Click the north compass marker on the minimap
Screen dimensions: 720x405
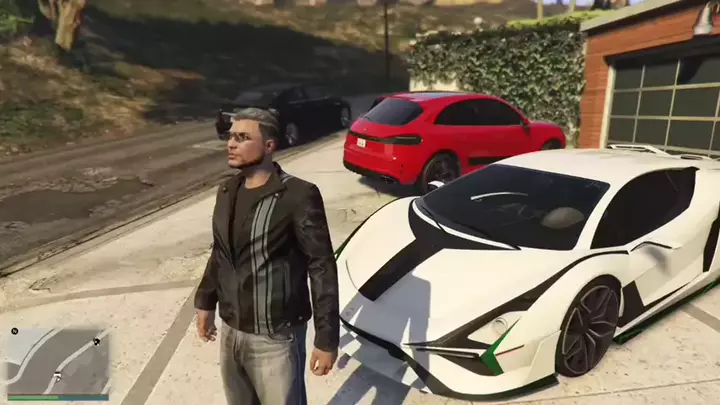click(x=15, y=331)
